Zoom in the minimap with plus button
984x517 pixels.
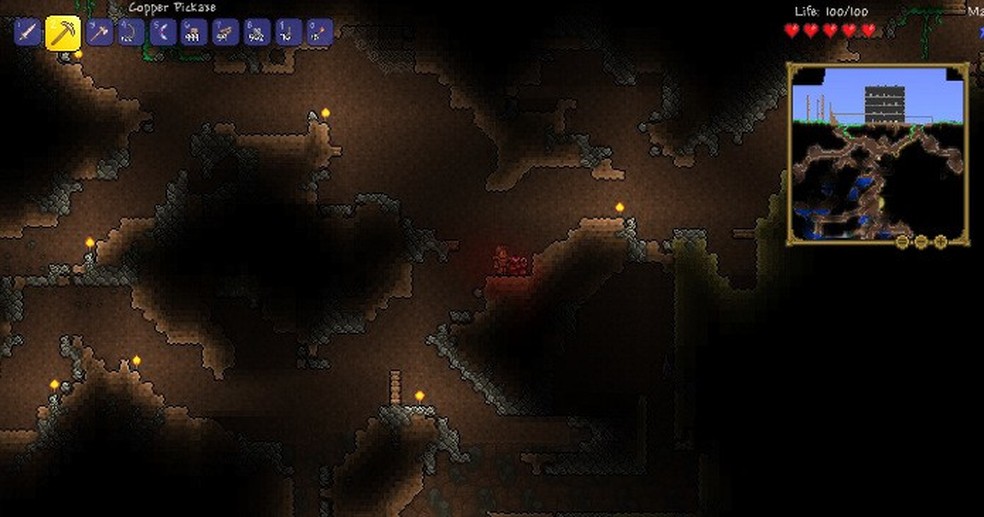(x=940, y=242)
